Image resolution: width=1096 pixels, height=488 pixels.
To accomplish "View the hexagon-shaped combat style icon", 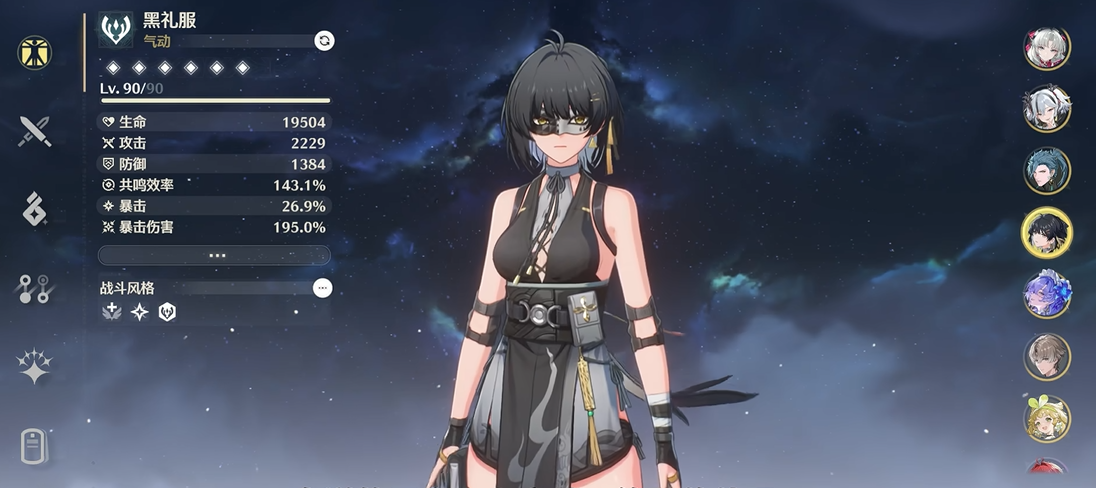I will (x=167, y=312).
